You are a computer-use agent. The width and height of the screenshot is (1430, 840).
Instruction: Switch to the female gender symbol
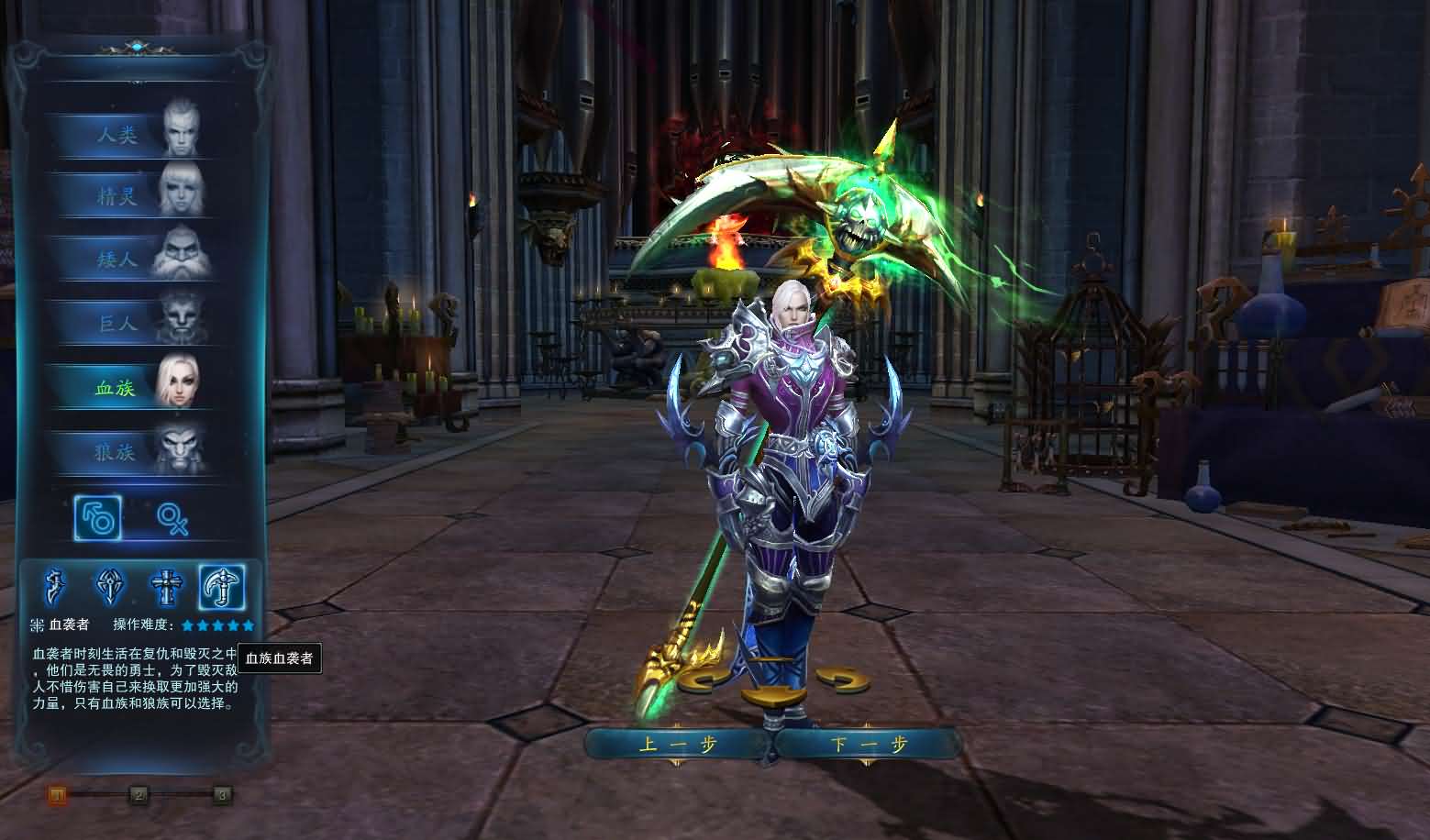[172, 519]
